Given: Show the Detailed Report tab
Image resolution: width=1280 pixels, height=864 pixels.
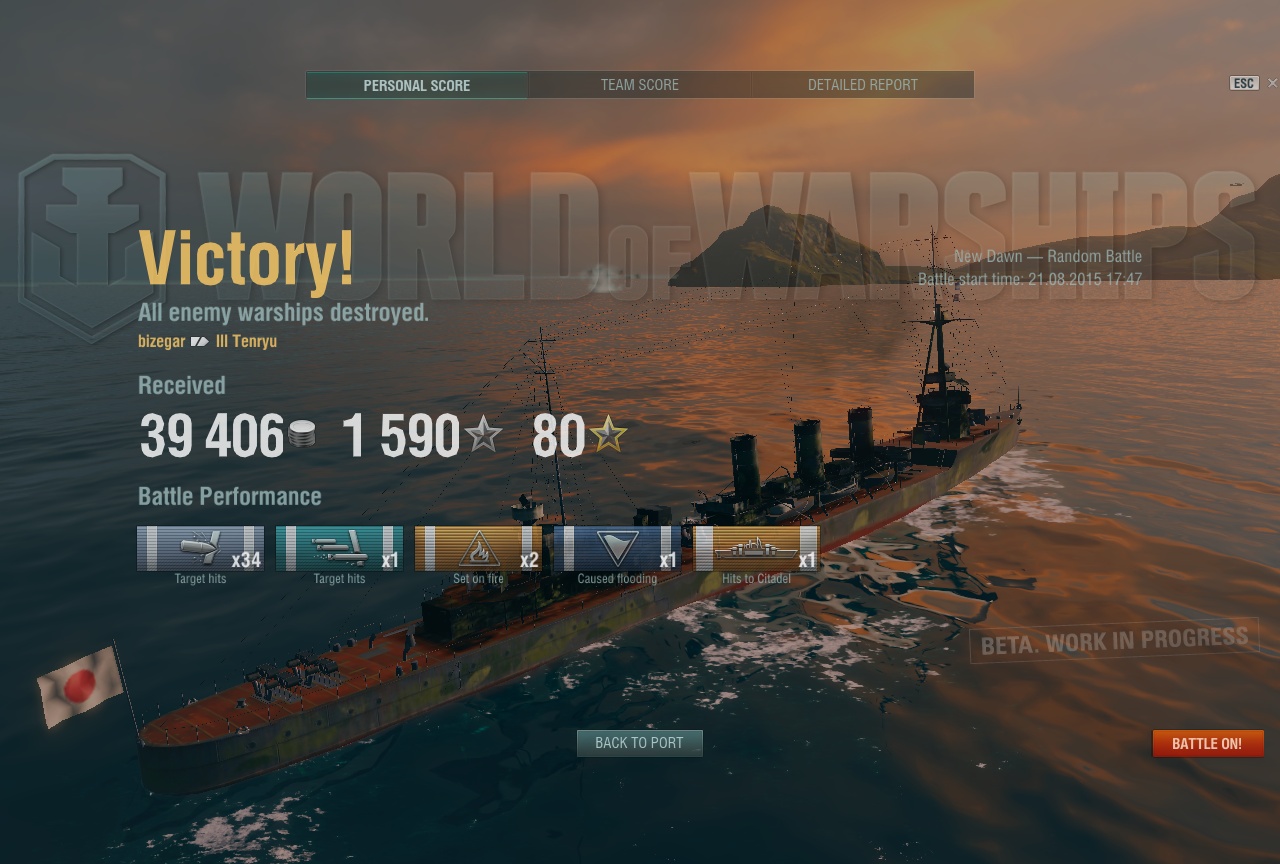Looking at the screenshot, I should [862, 85].
